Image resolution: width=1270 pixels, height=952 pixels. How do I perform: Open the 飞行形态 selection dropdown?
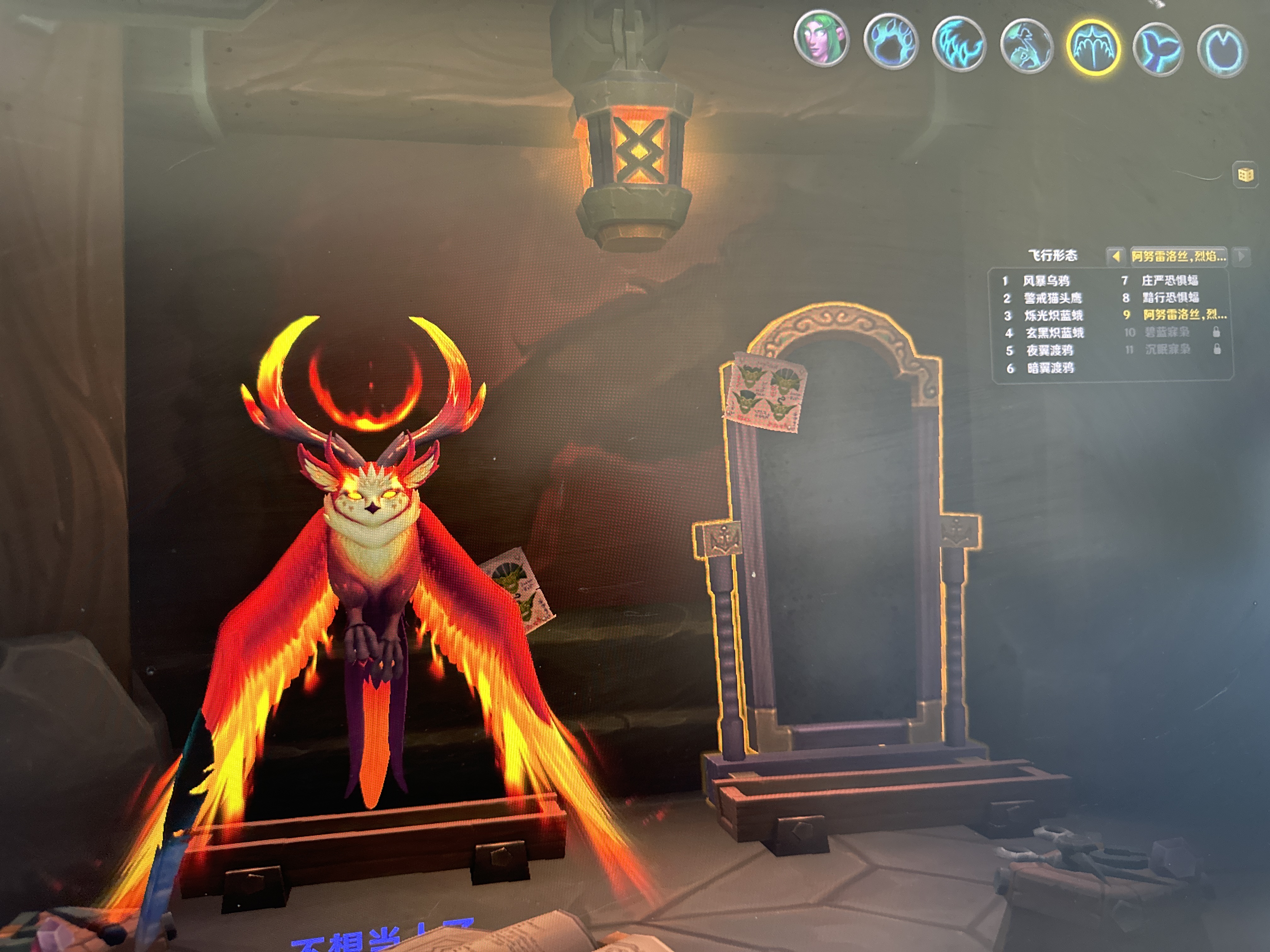(x=1178, y=256)
